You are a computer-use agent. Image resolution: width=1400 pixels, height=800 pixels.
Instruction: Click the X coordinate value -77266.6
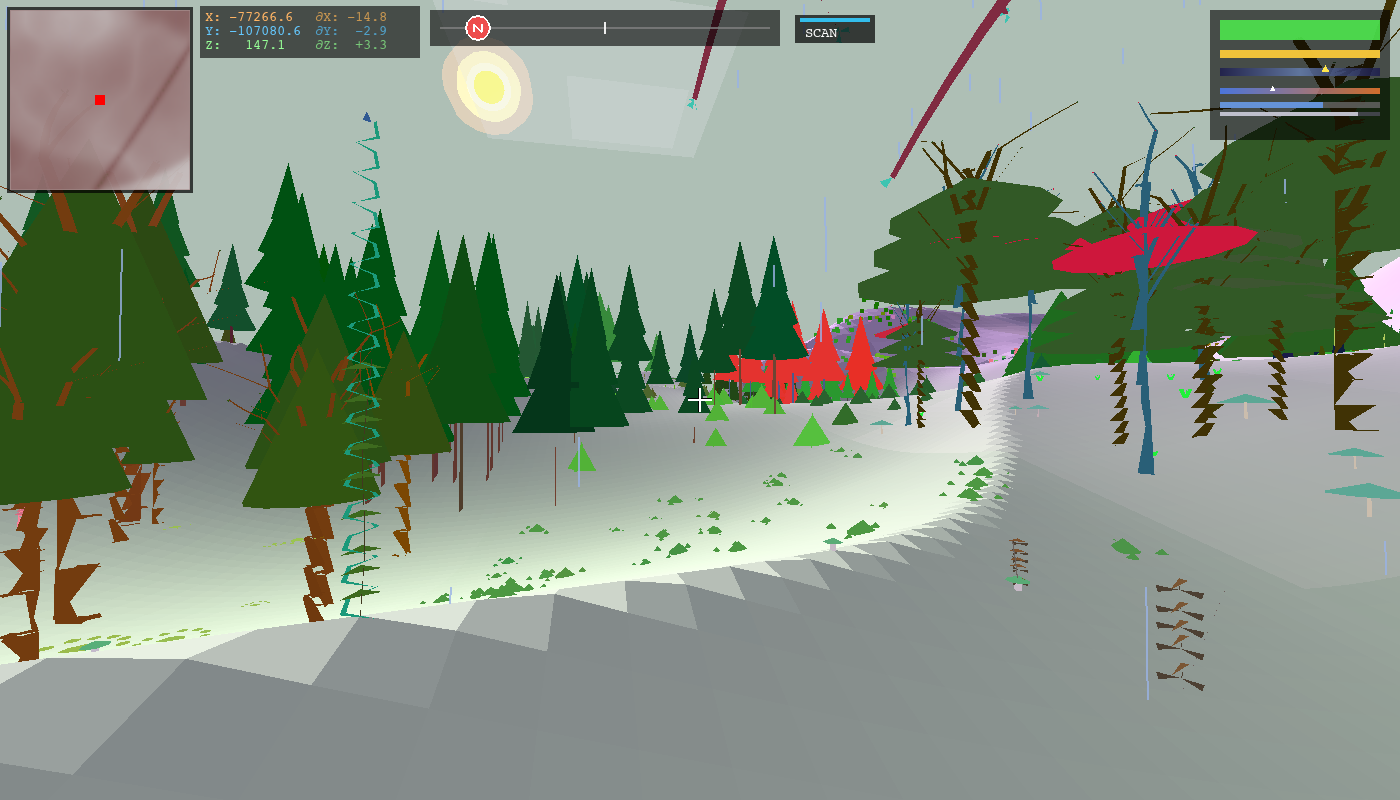pyautogui.click(x=262, y=15)
